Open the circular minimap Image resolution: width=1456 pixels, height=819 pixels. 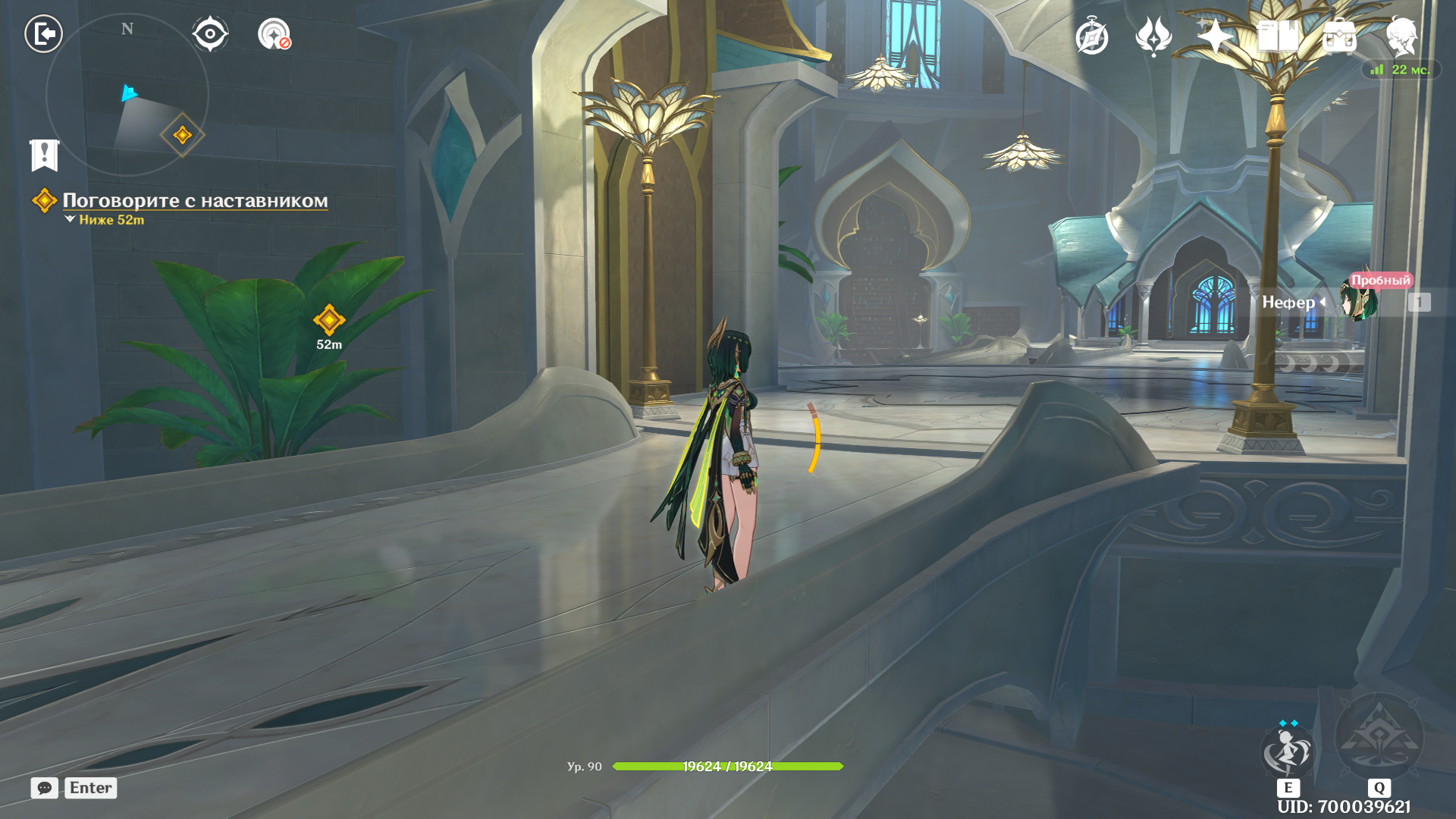pos(127,95)
